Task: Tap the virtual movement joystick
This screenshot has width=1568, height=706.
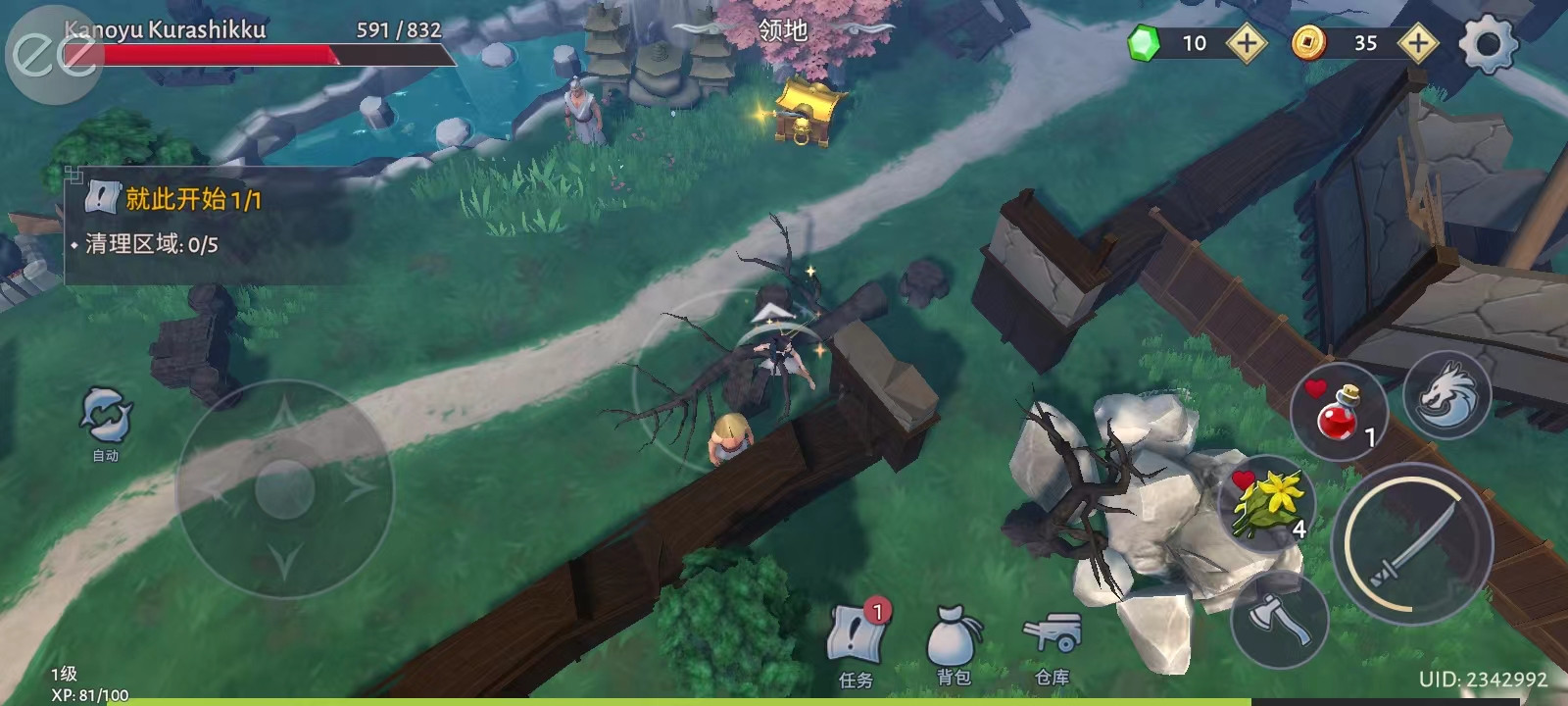Action: (284, 487)
